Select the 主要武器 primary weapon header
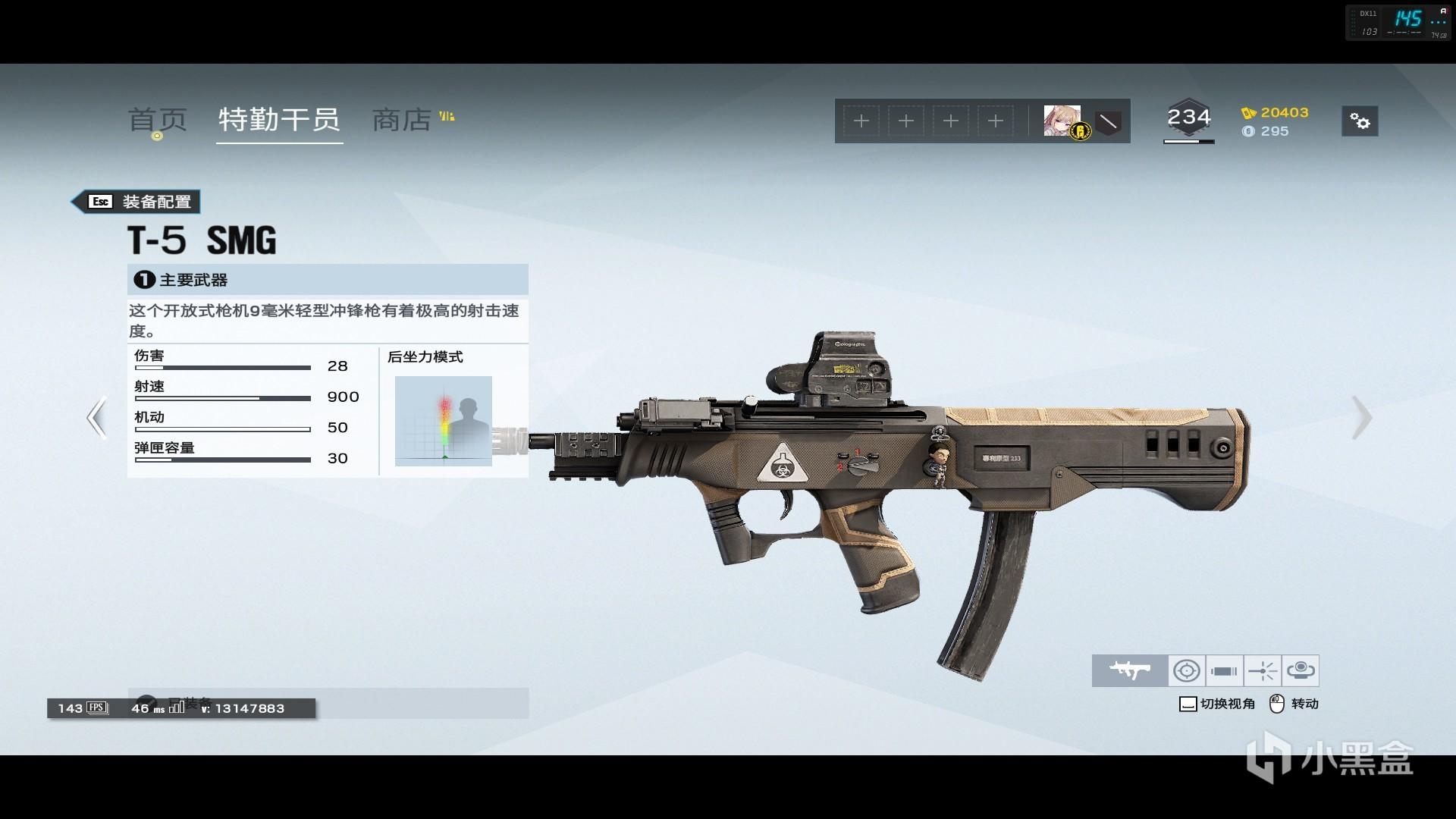 (328, 280)
